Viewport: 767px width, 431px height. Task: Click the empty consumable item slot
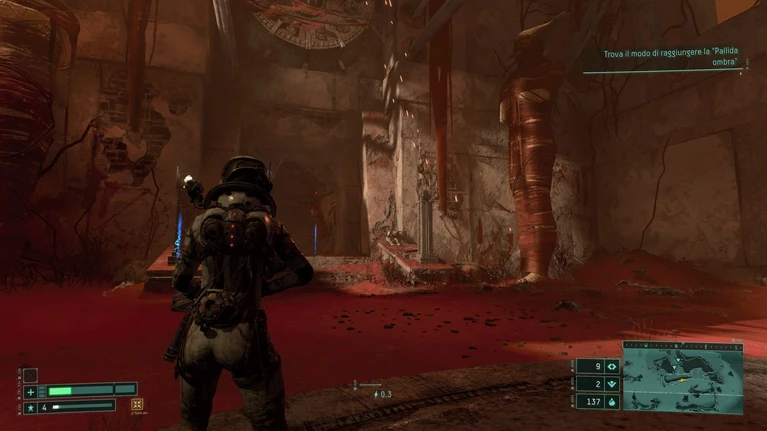coord(30,376)
